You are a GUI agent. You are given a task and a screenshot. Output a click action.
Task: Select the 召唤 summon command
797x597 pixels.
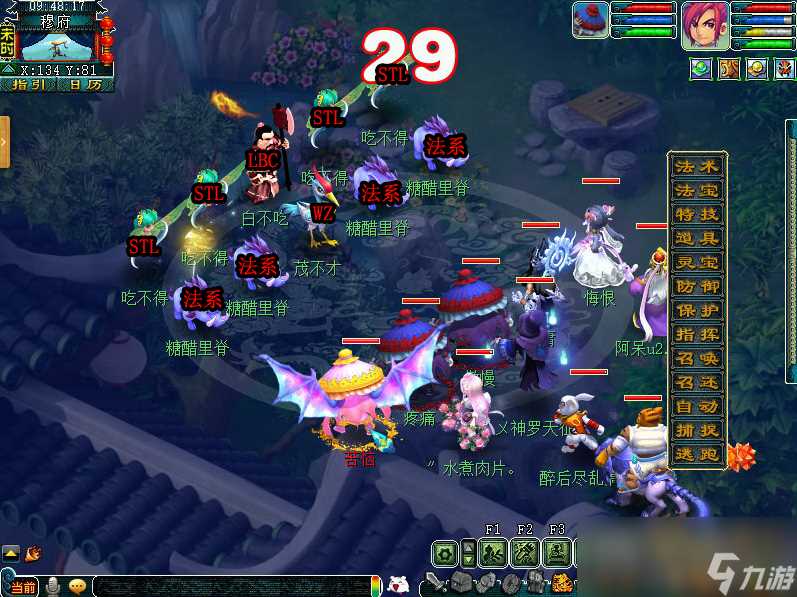click(x=697, y=358)
